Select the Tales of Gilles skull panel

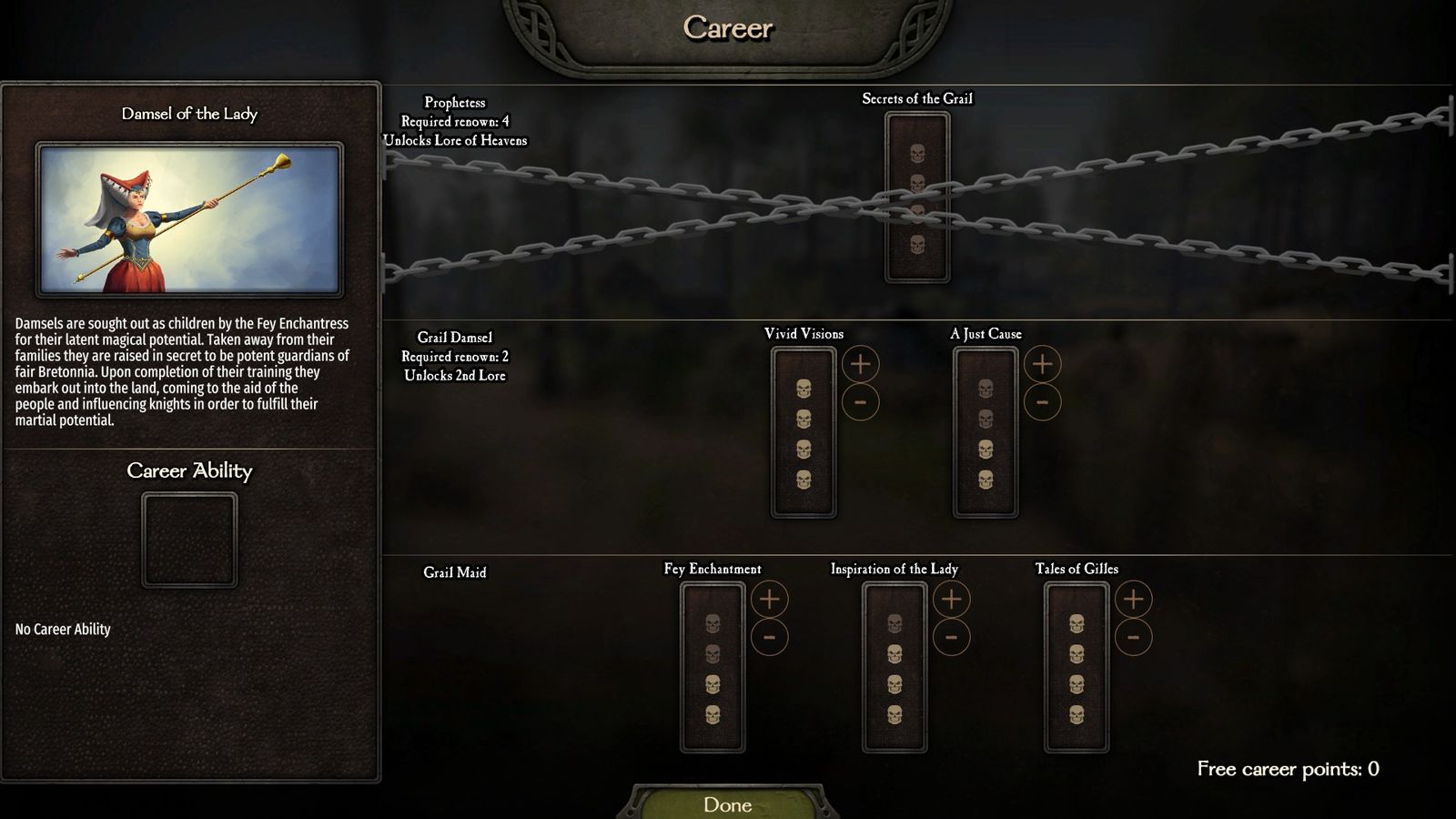coord(1077,668)
